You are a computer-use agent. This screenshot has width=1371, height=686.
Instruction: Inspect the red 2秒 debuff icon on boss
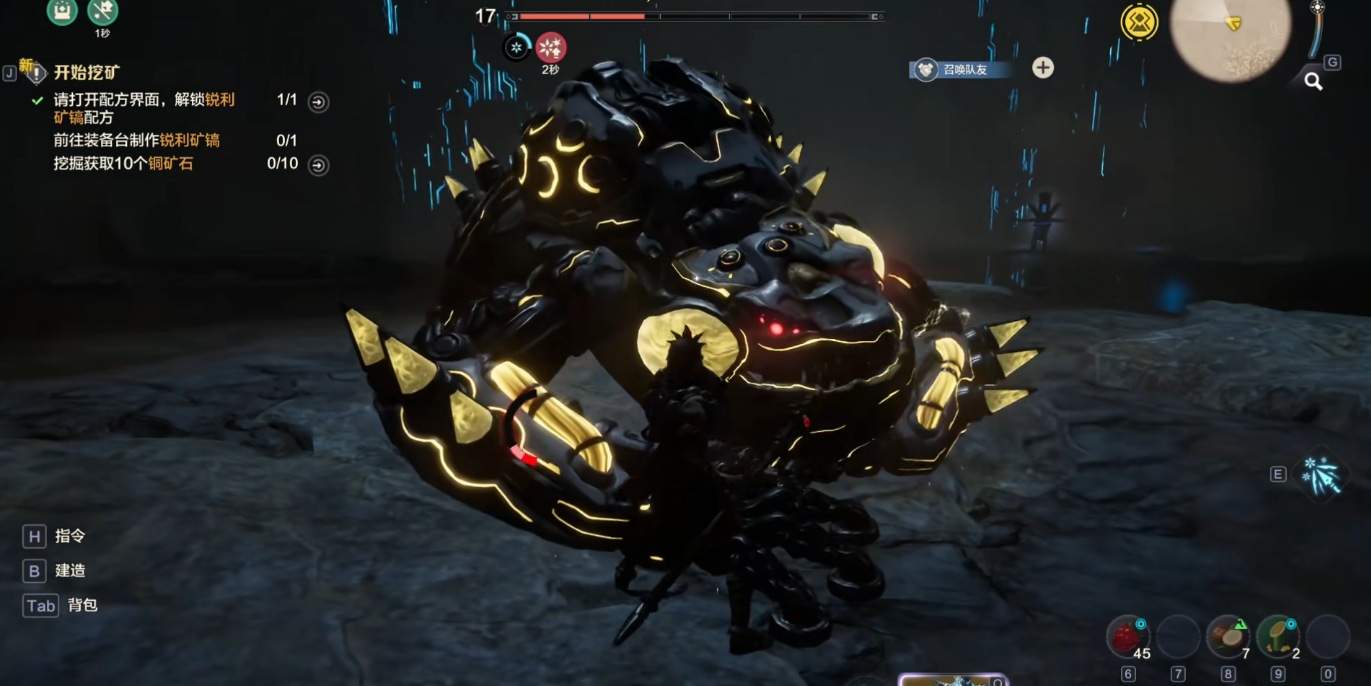551,47
